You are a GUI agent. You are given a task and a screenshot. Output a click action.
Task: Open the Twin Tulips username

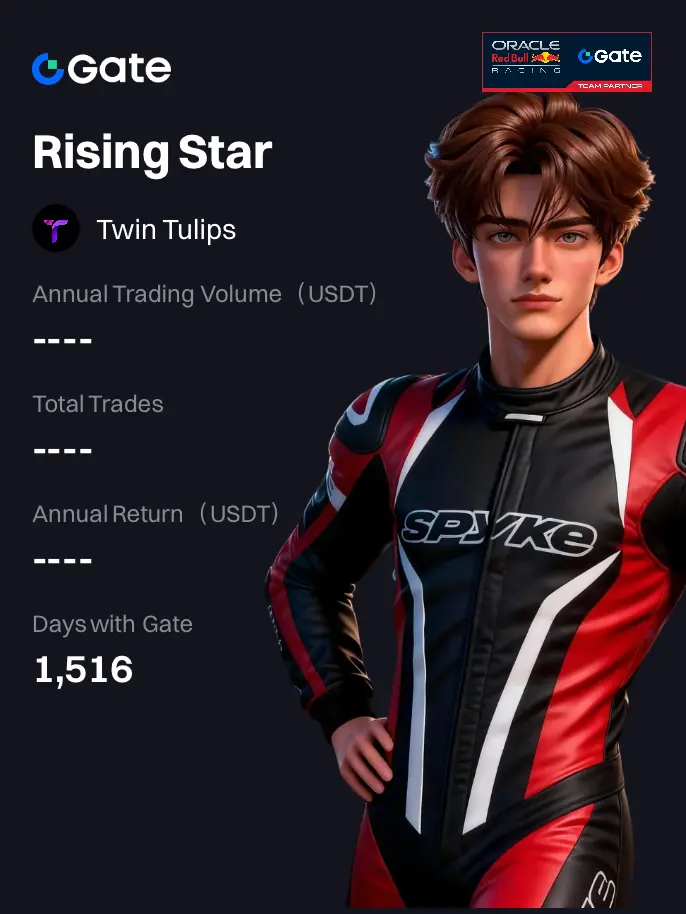(x=166, y=230)
